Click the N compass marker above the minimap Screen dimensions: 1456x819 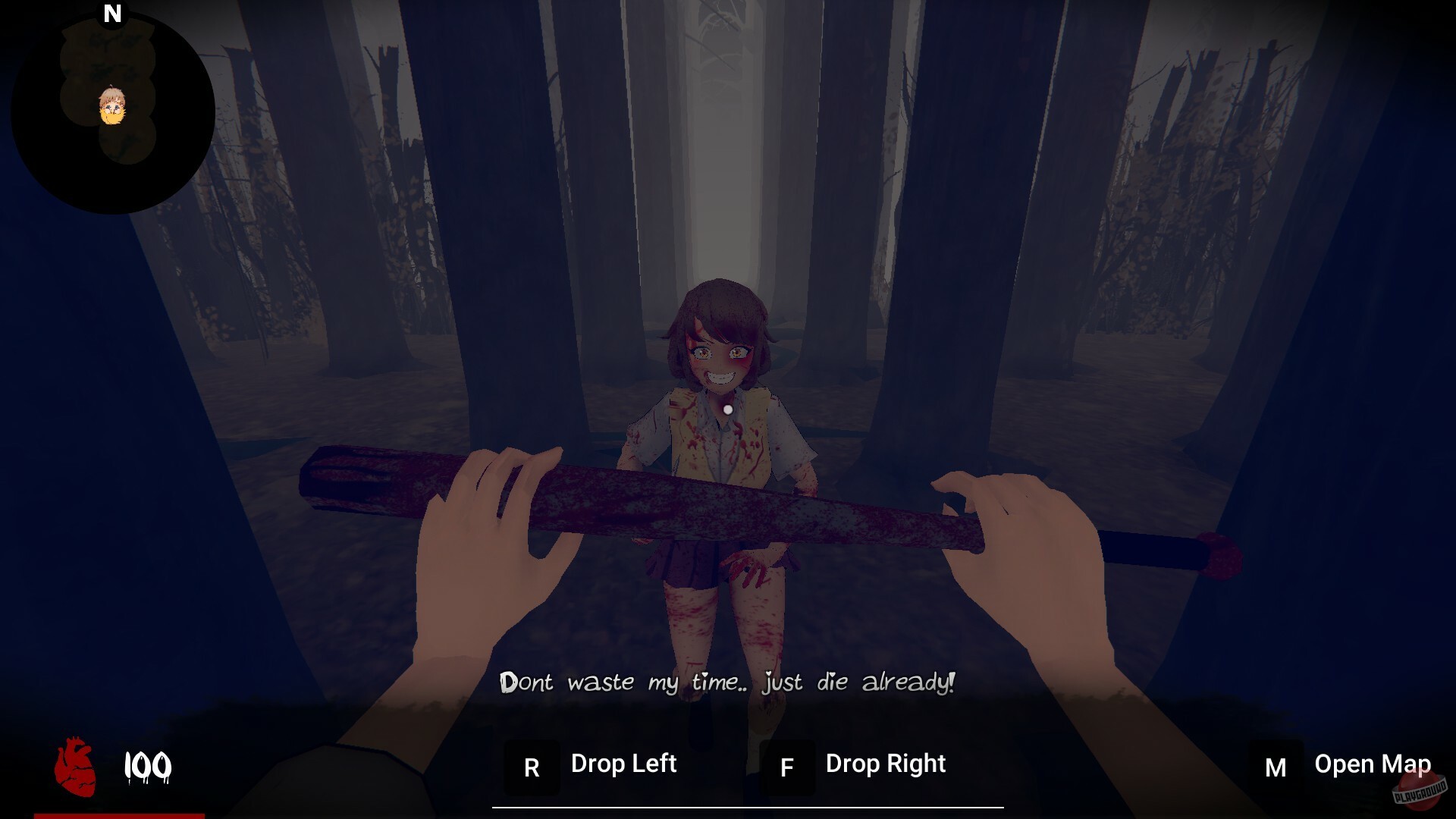(x=112, y=13)
